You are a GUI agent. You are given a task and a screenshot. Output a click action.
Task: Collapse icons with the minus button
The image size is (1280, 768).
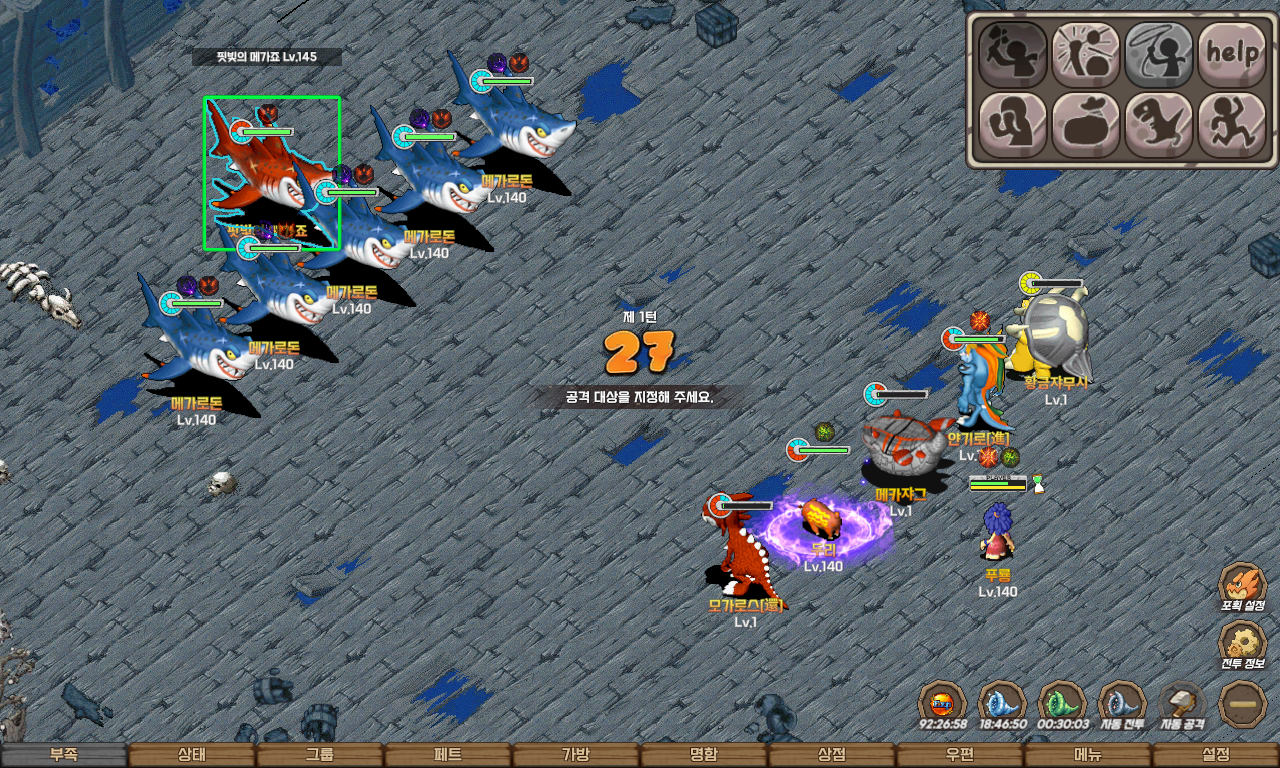pyautogui.click(x=1243, y=703)
